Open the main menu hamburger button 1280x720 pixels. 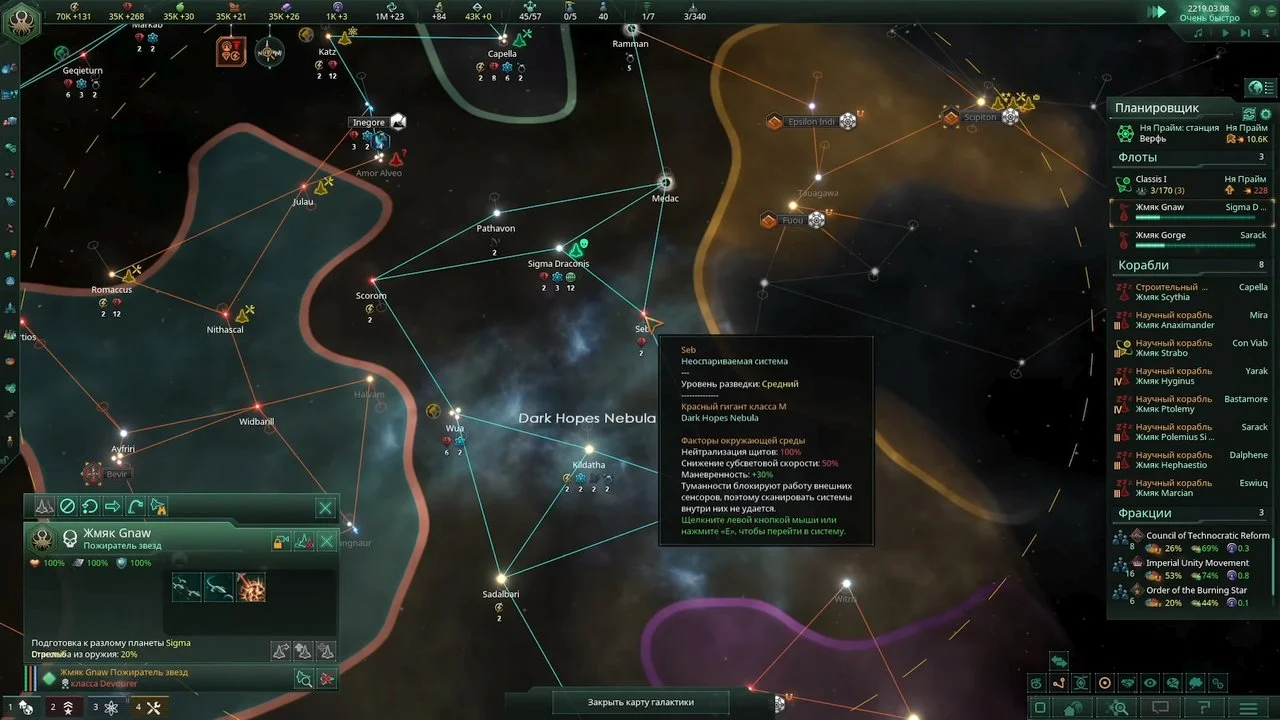[1249, 707]
